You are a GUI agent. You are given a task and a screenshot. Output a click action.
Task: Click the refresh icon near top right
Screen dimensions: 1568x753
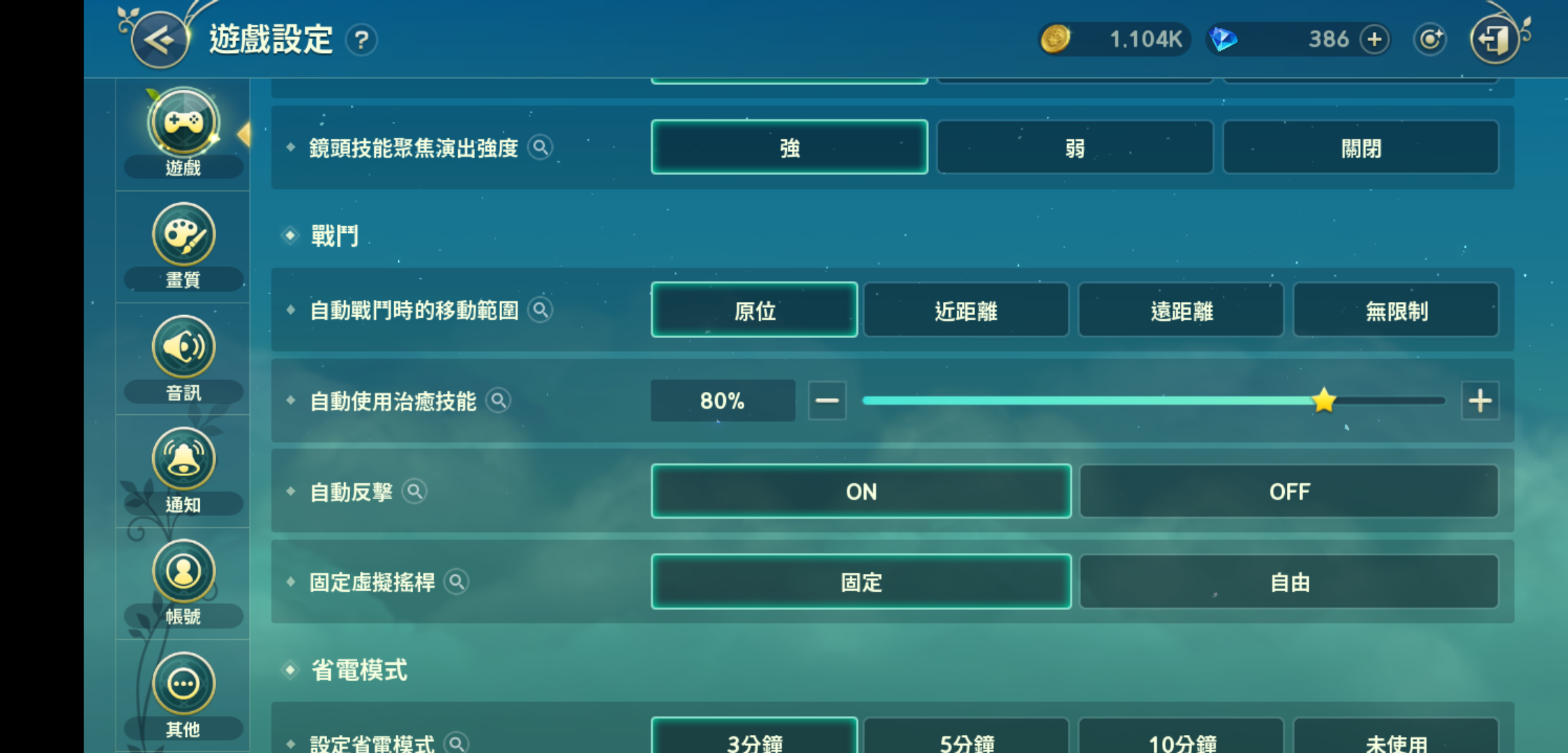click(x=1430, y=40)
